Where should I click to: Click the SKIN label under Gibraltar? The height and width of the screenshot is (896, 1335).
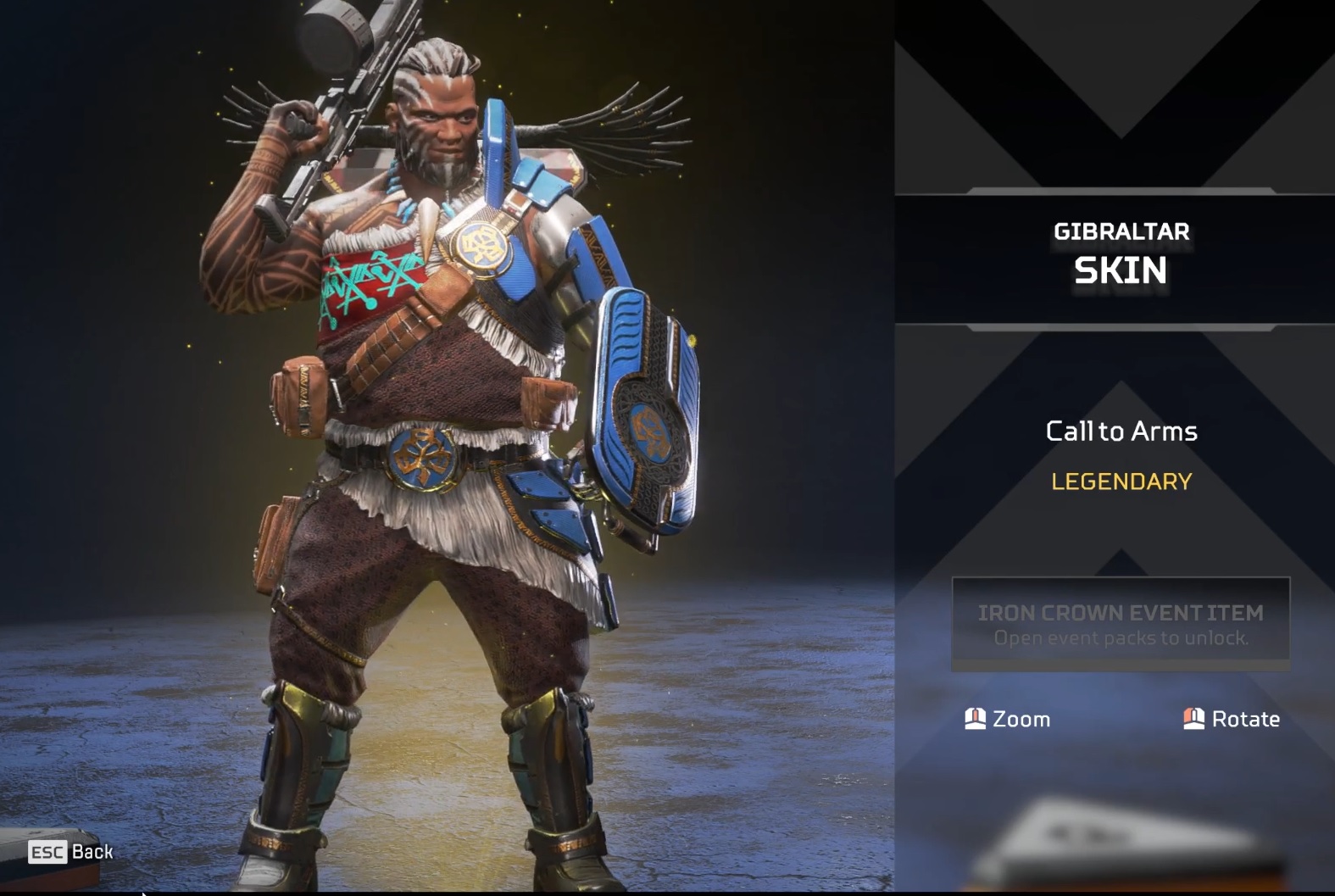(x=1121, y=270)
